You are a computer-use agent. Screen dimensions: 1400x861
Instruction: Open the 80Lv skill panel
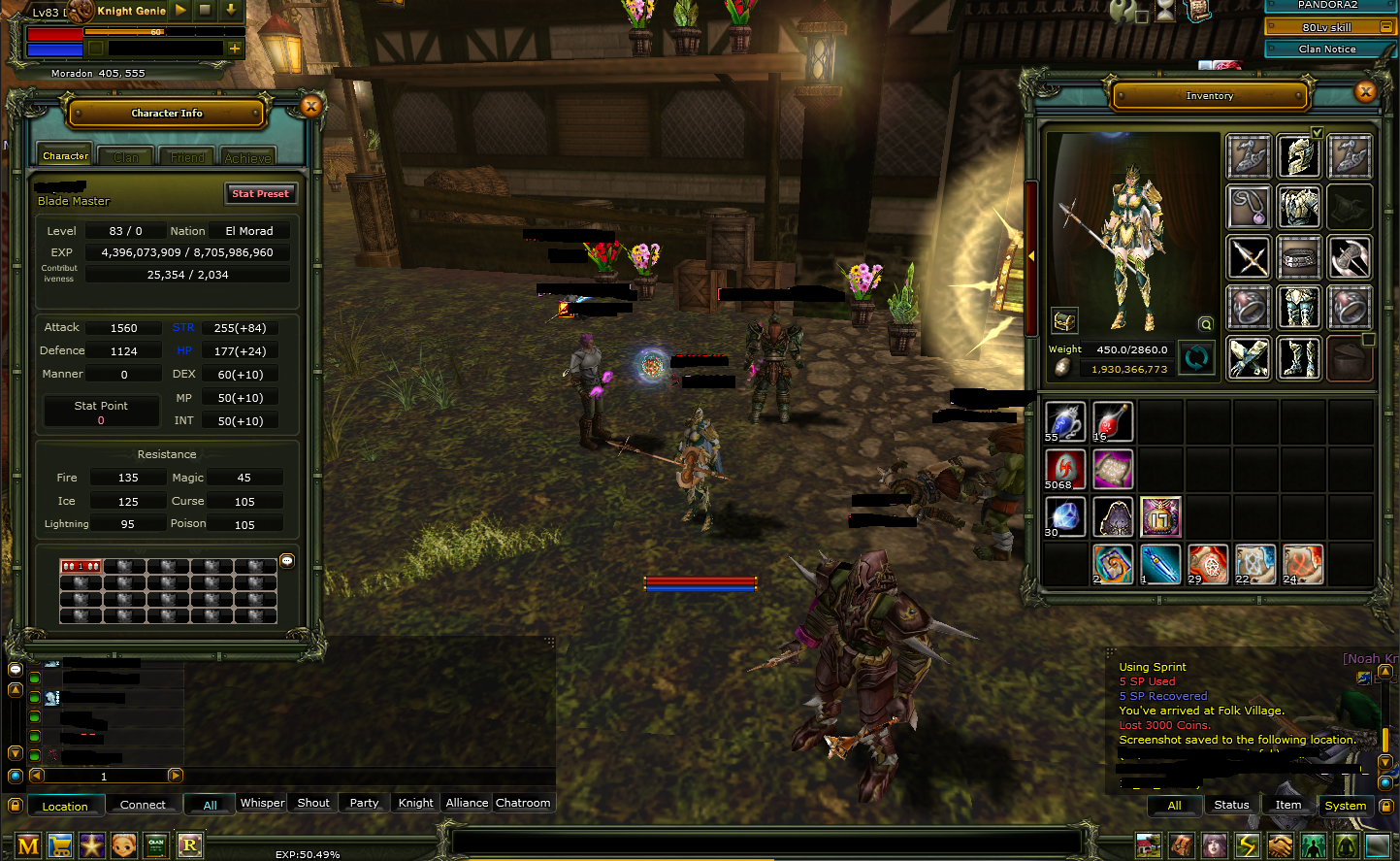coord(1327,27)
